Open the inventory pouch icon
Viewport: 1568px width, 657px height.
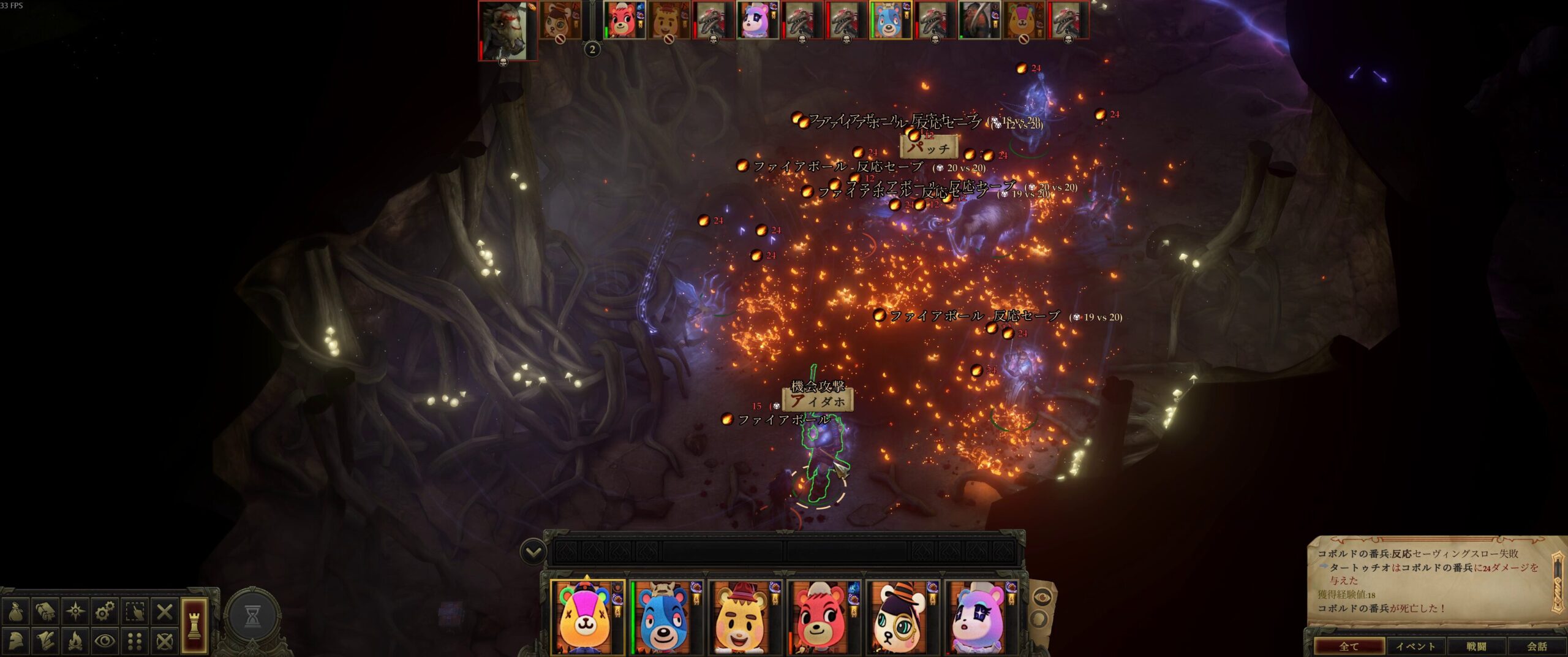click(x=16, y=611)
